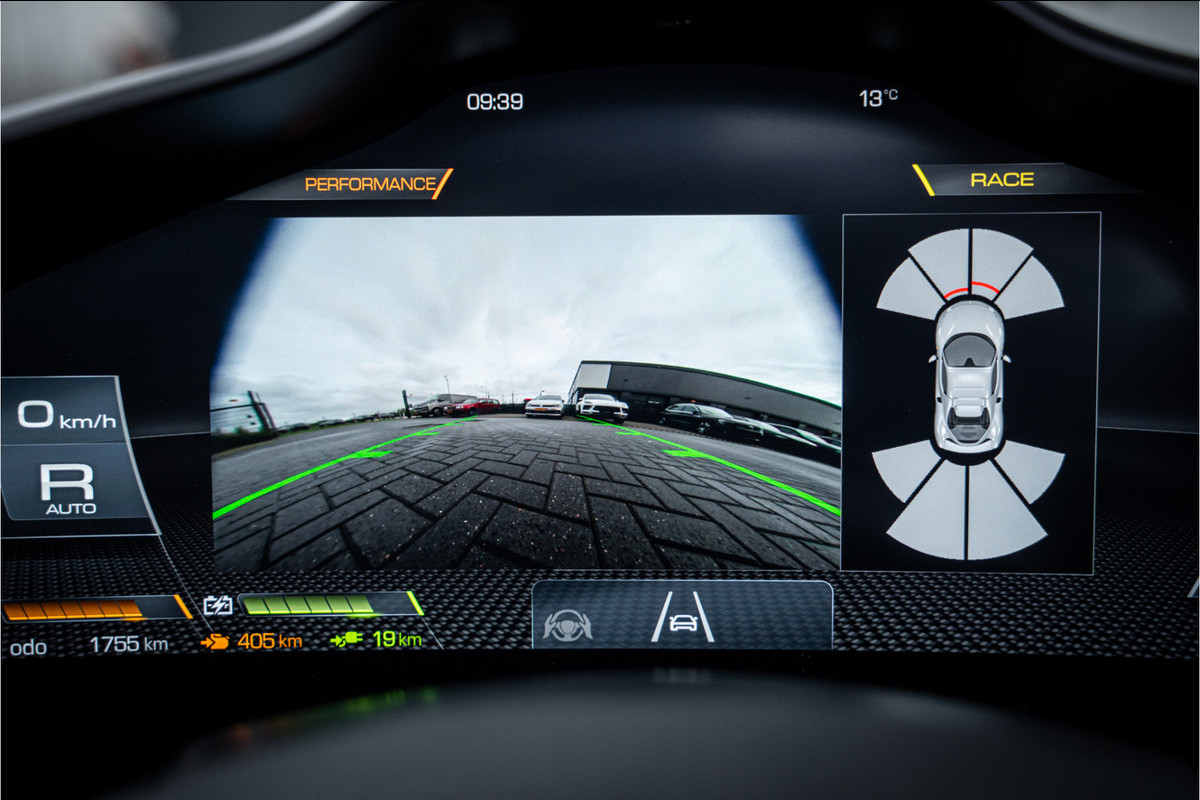Open the rear camera view

[526, 393]
